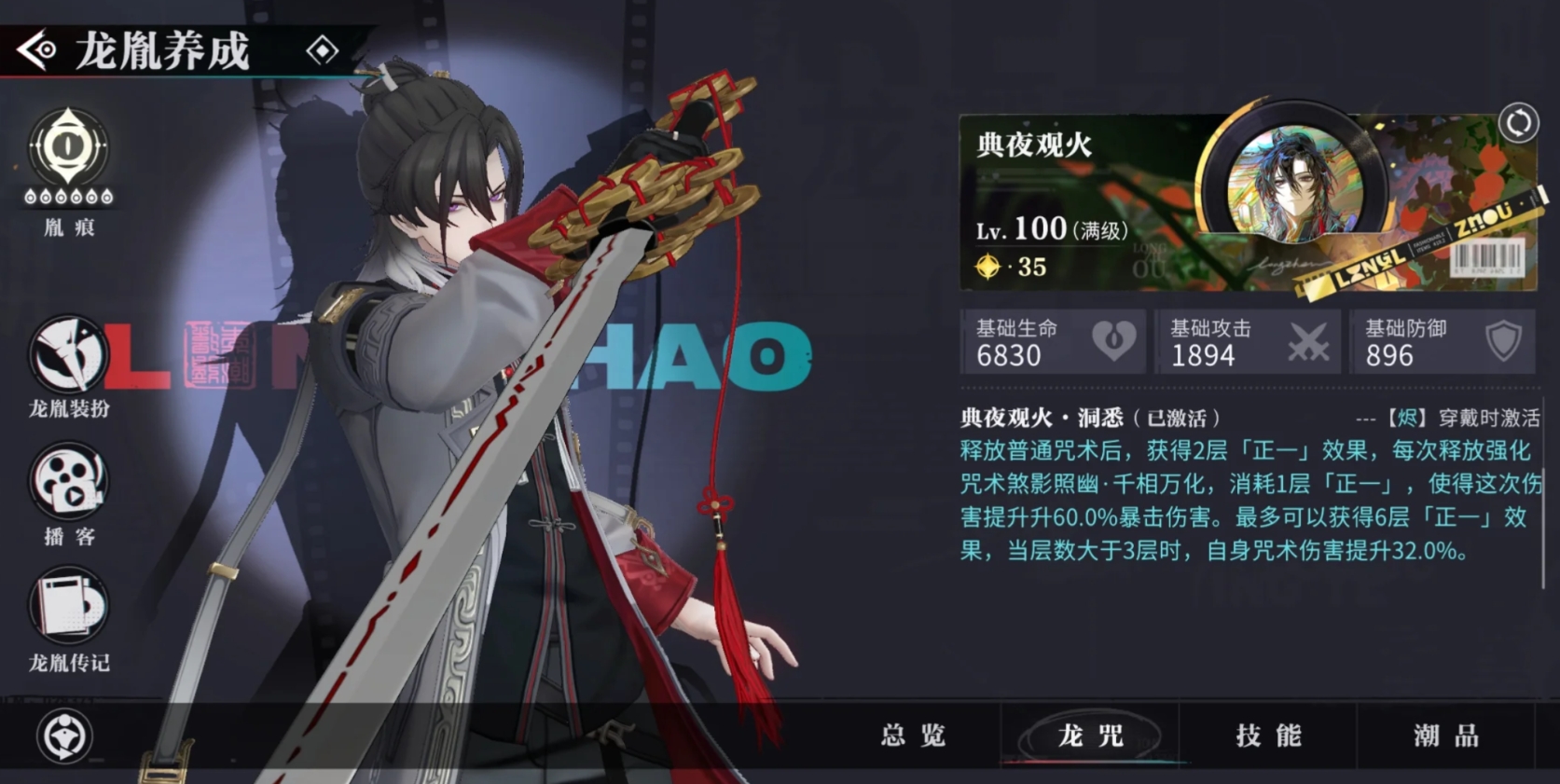Click the round emblem icon at bottom-left
This screenshot has height=784, width=1560.
tap(64, 736)
